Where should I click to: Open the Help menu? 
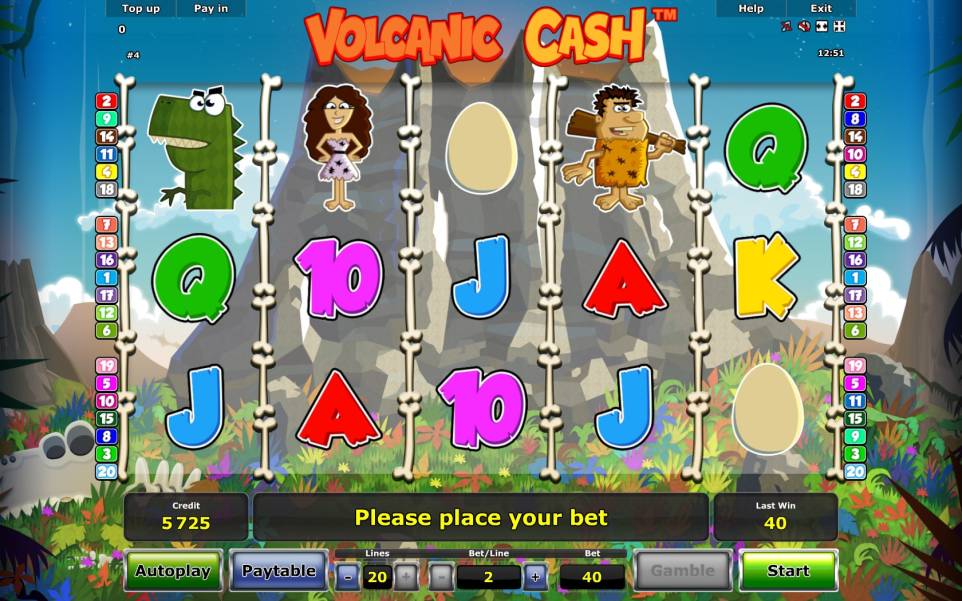point(751,8)
